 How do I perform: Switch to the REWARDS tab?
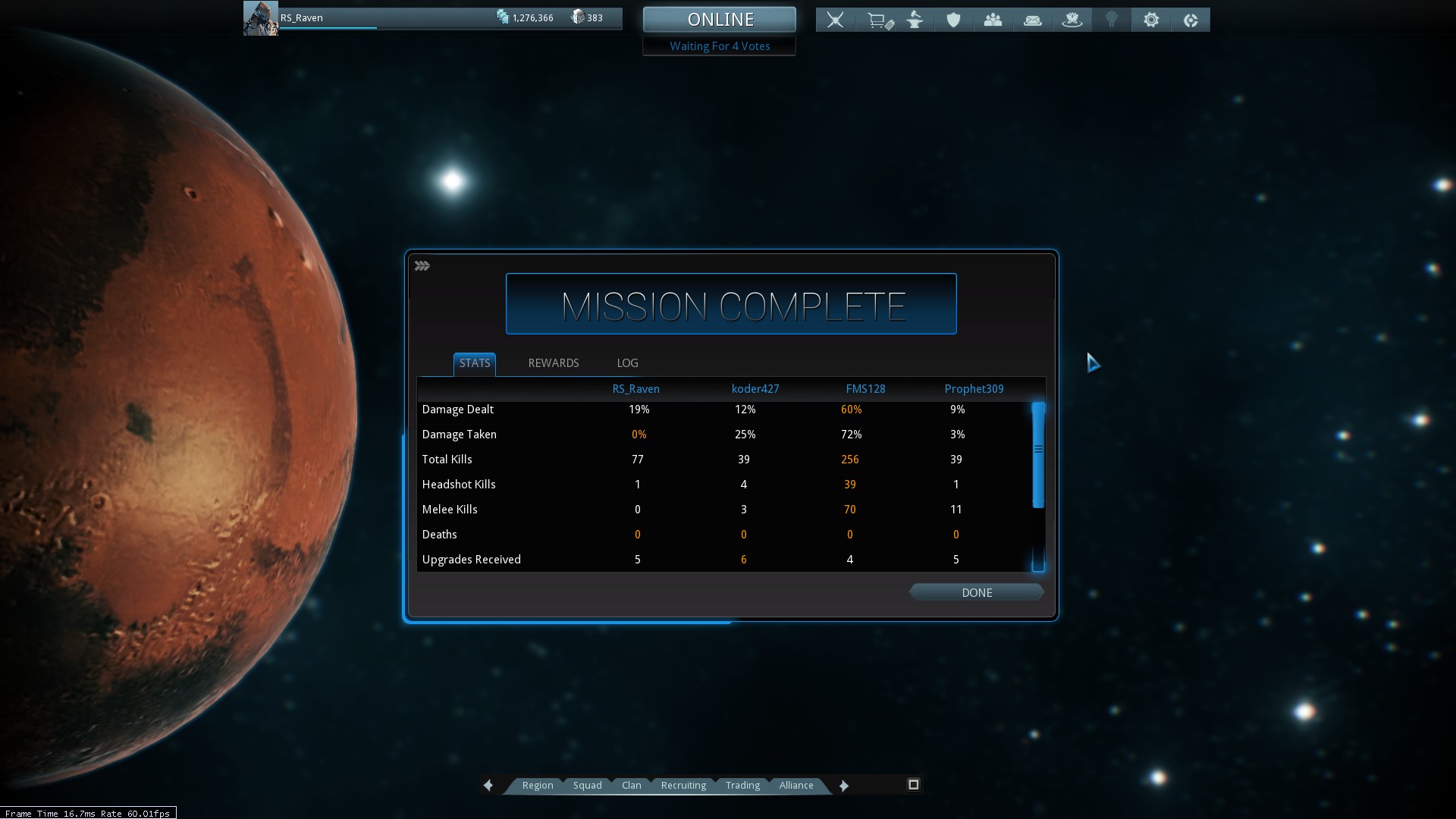(553, 363)
